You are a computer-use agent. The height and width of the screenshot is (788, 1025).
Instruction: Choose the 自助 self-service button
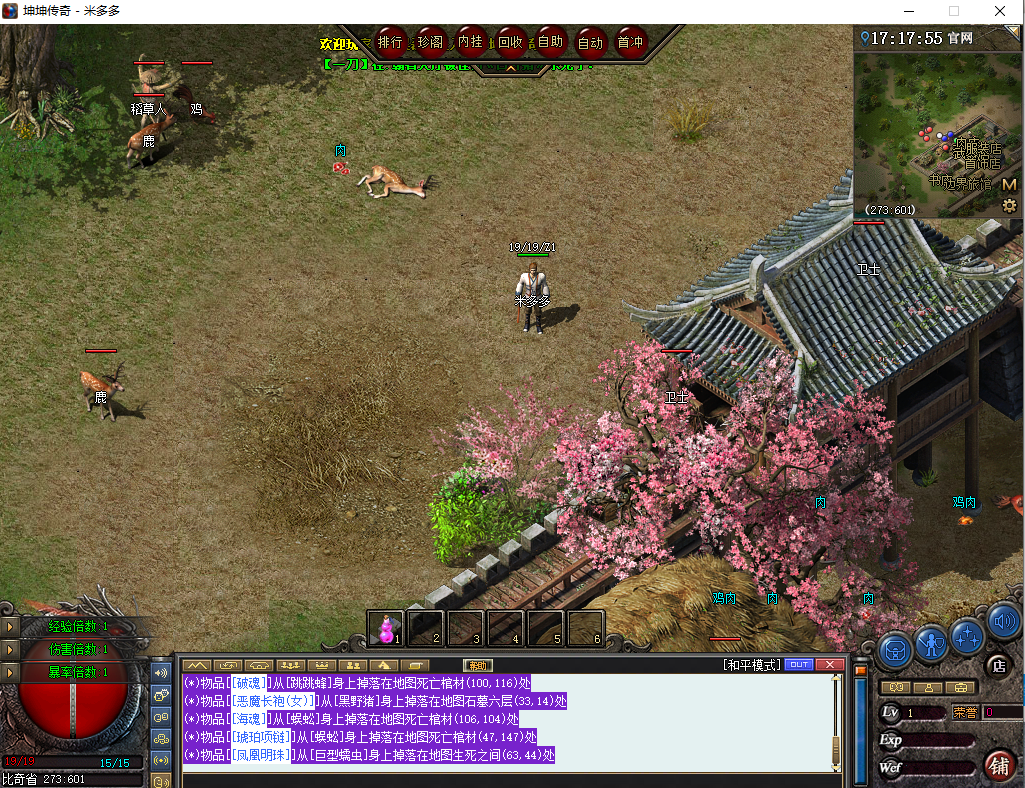pos(550,42)
